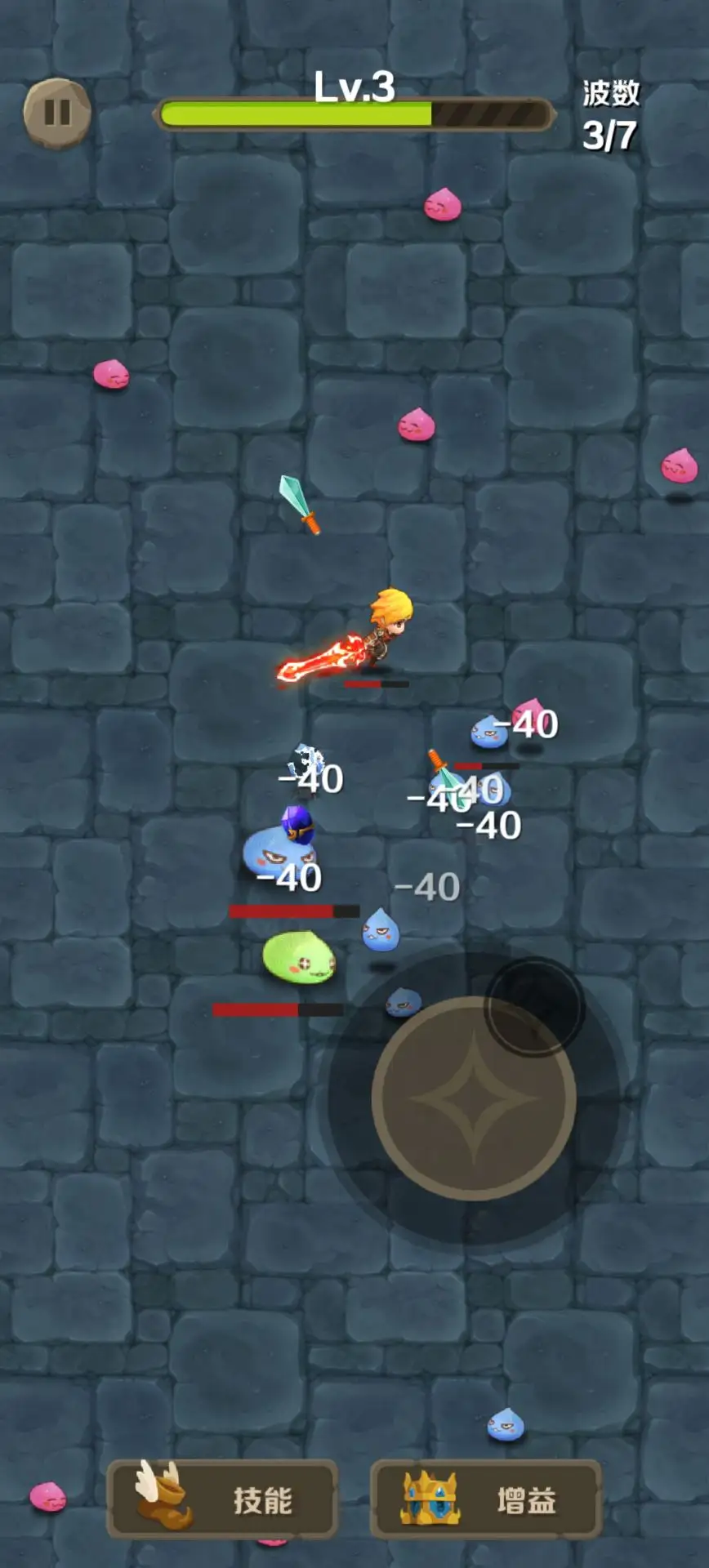Open the 增益 buffs panel
The width and height of the screenshot is (709, 1568).
(486, 1499)
